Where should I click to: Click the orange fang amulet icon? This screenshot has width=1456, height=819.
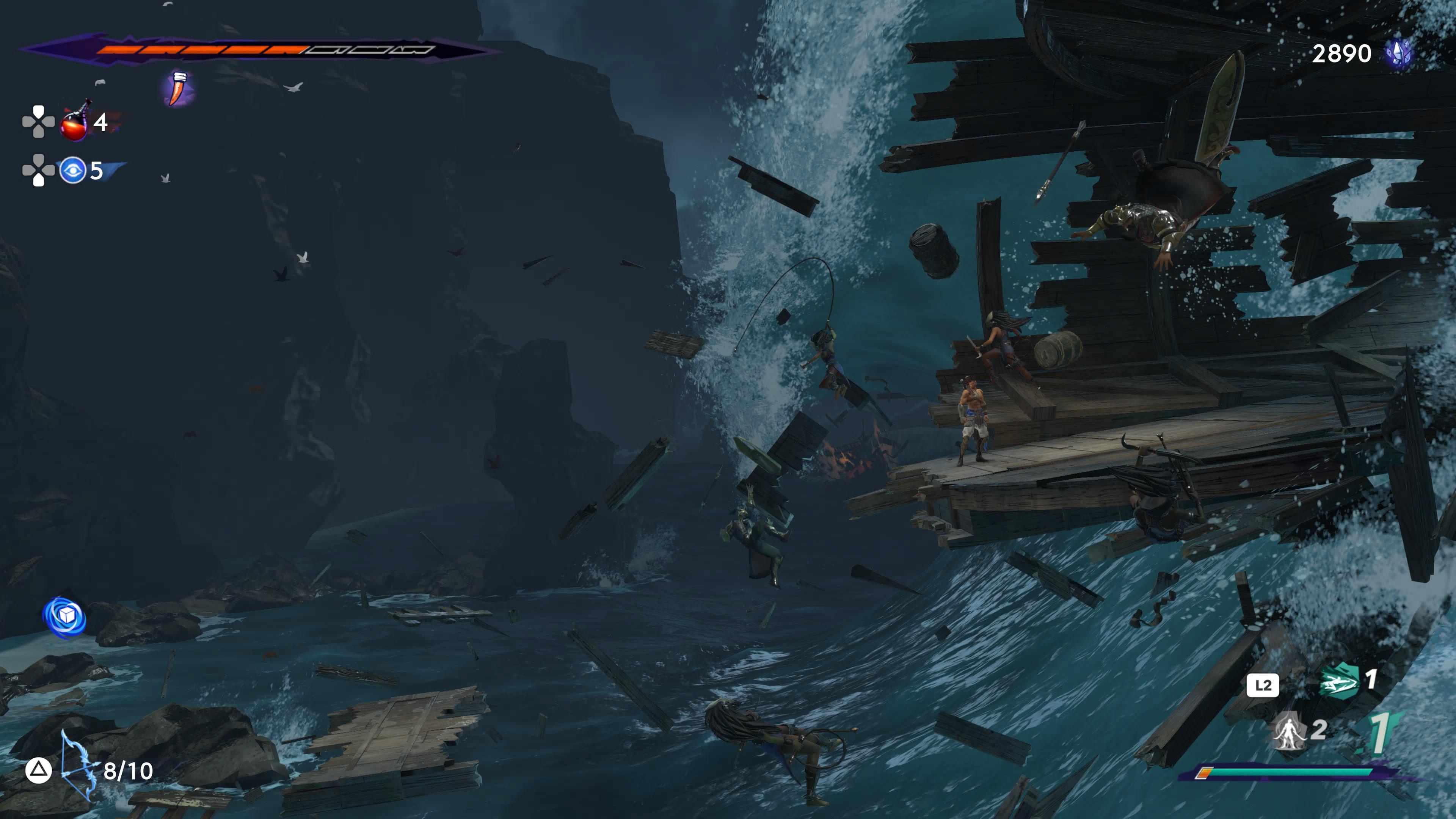(x=179, y=89)
